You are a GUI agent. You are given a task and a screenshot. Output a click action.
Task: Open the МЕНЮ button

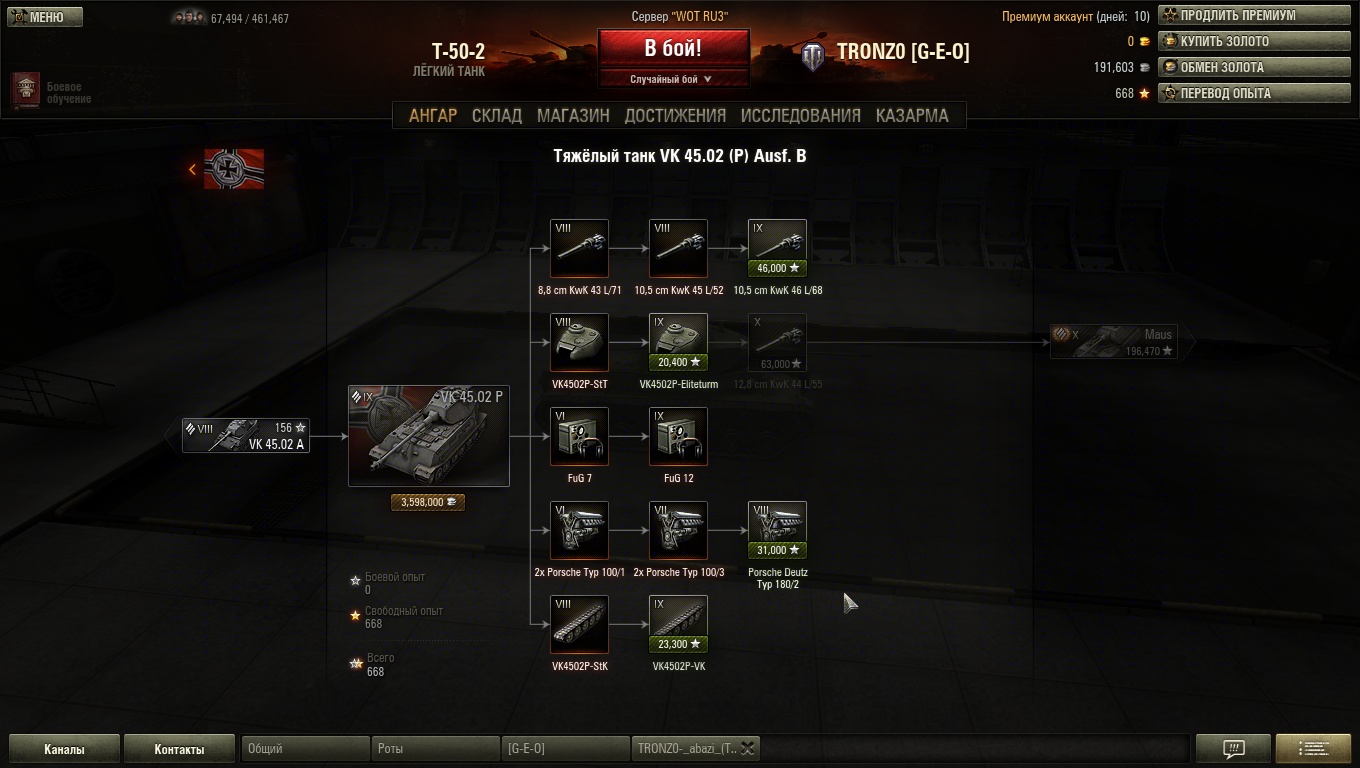pos(46,17)
